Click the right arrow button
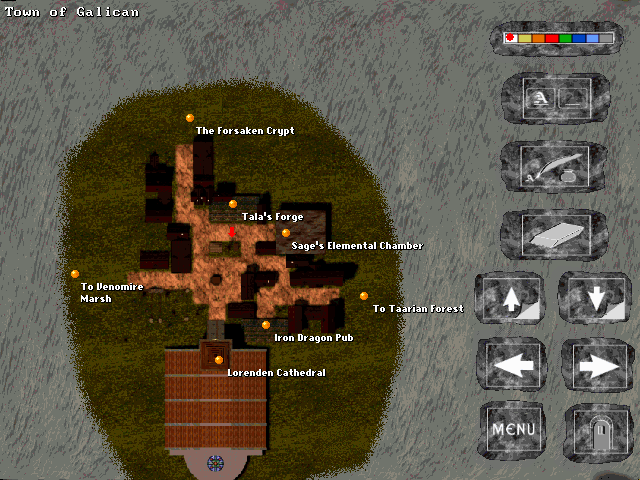The height and width of the screenshot is (480, 640). (x=598, y=365)
